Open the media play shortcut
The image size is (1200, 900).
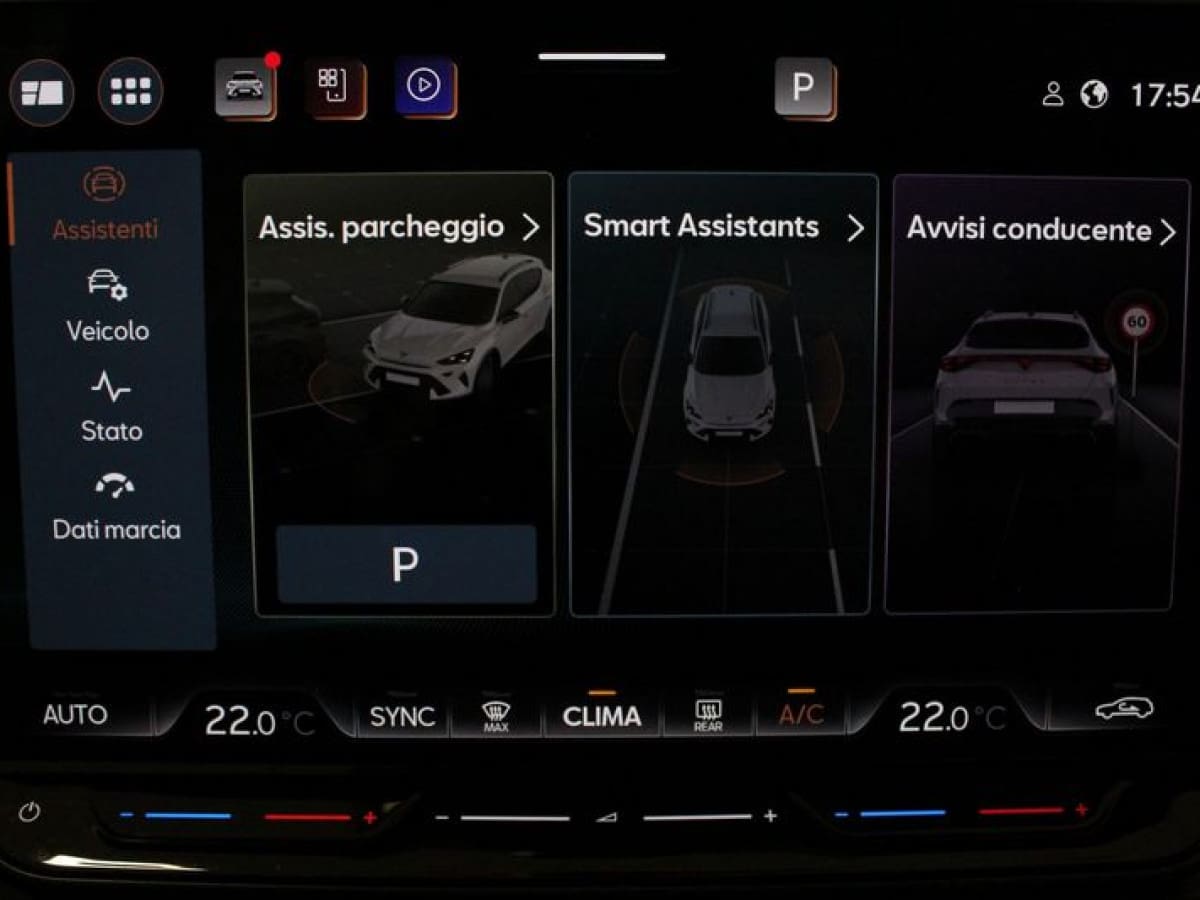click(x=424, y=87)
